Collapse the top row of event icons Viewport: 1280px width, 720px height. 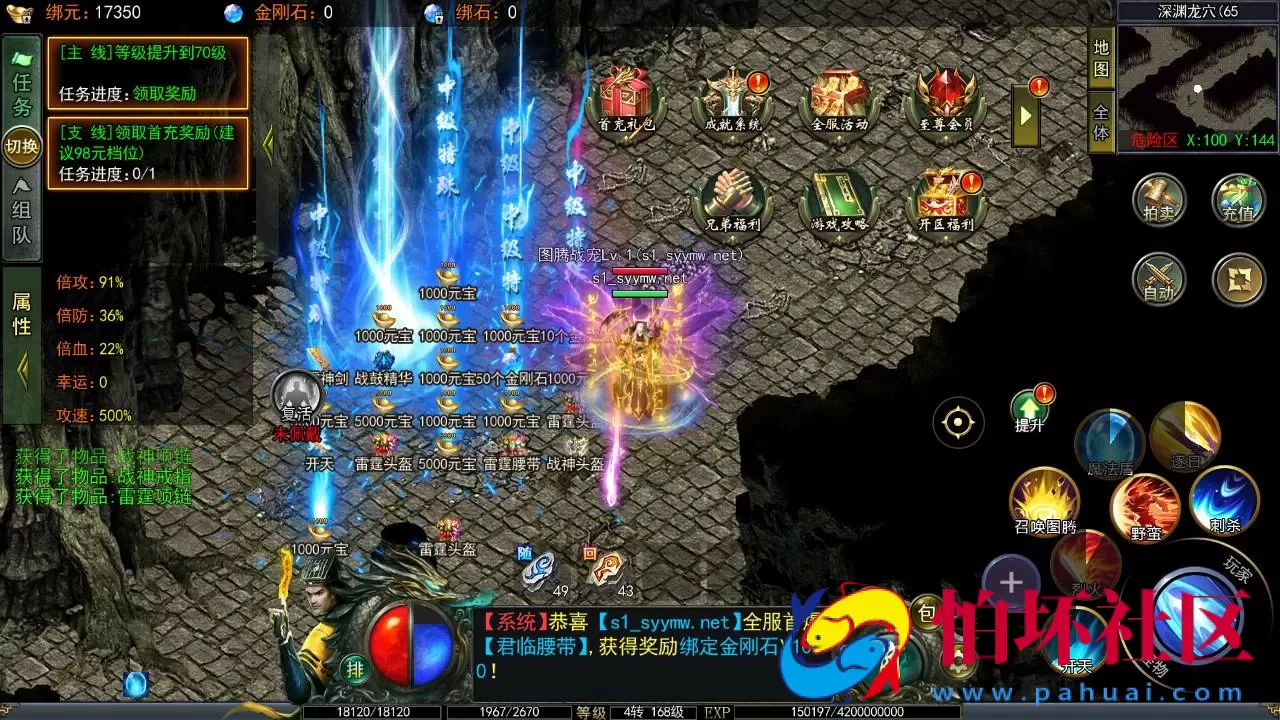(x=1024, y=115)
